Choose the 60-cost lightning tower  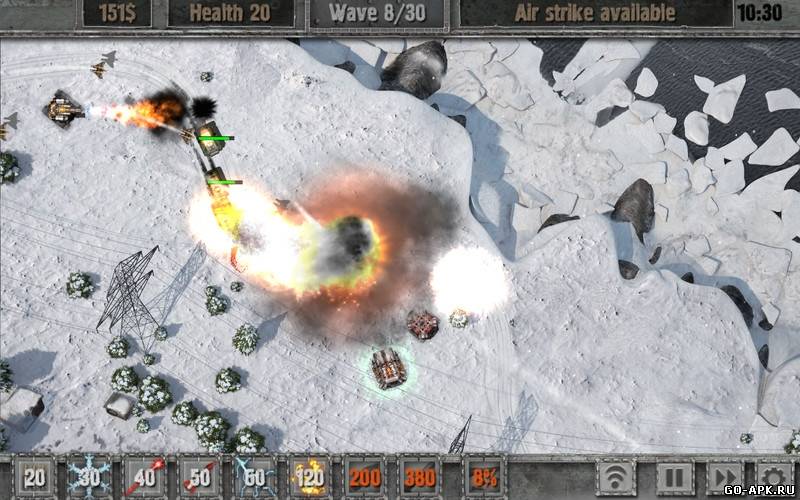(x=255, y=477)
